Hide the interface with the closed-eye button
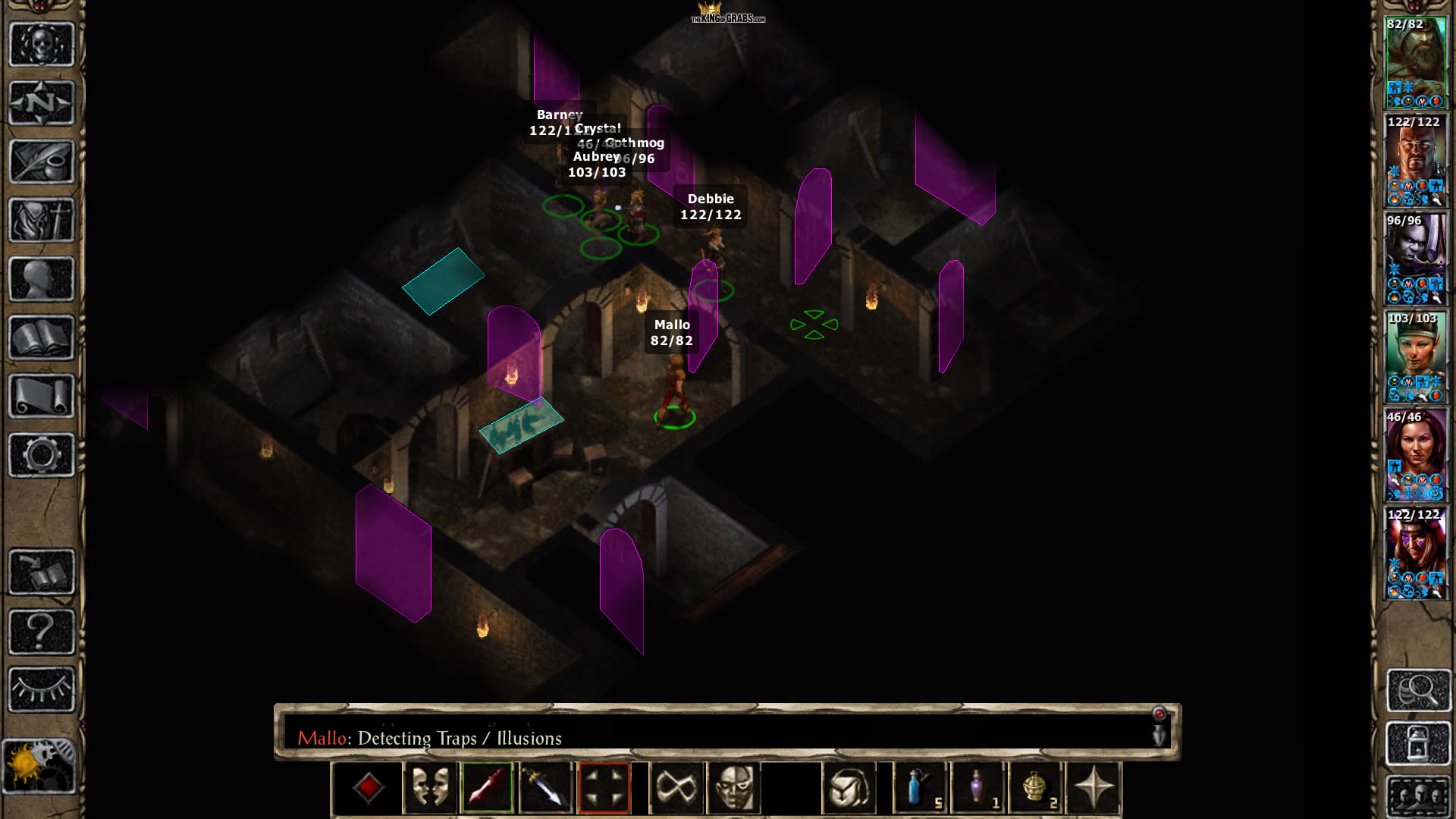This screenshot has height=819, width=1456. 41,689
